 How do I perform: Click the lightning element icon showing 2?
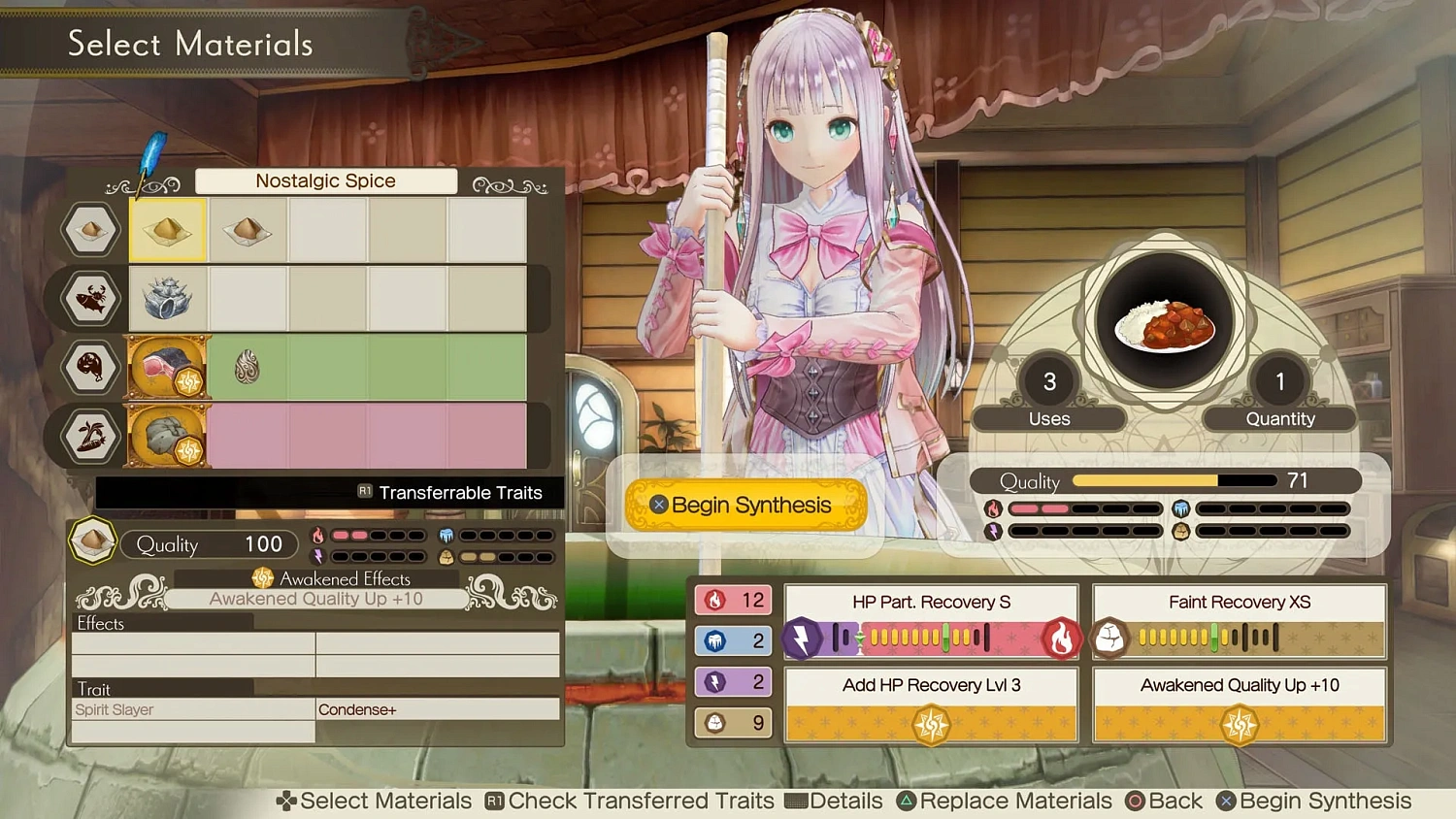click(x=716, y=681)
